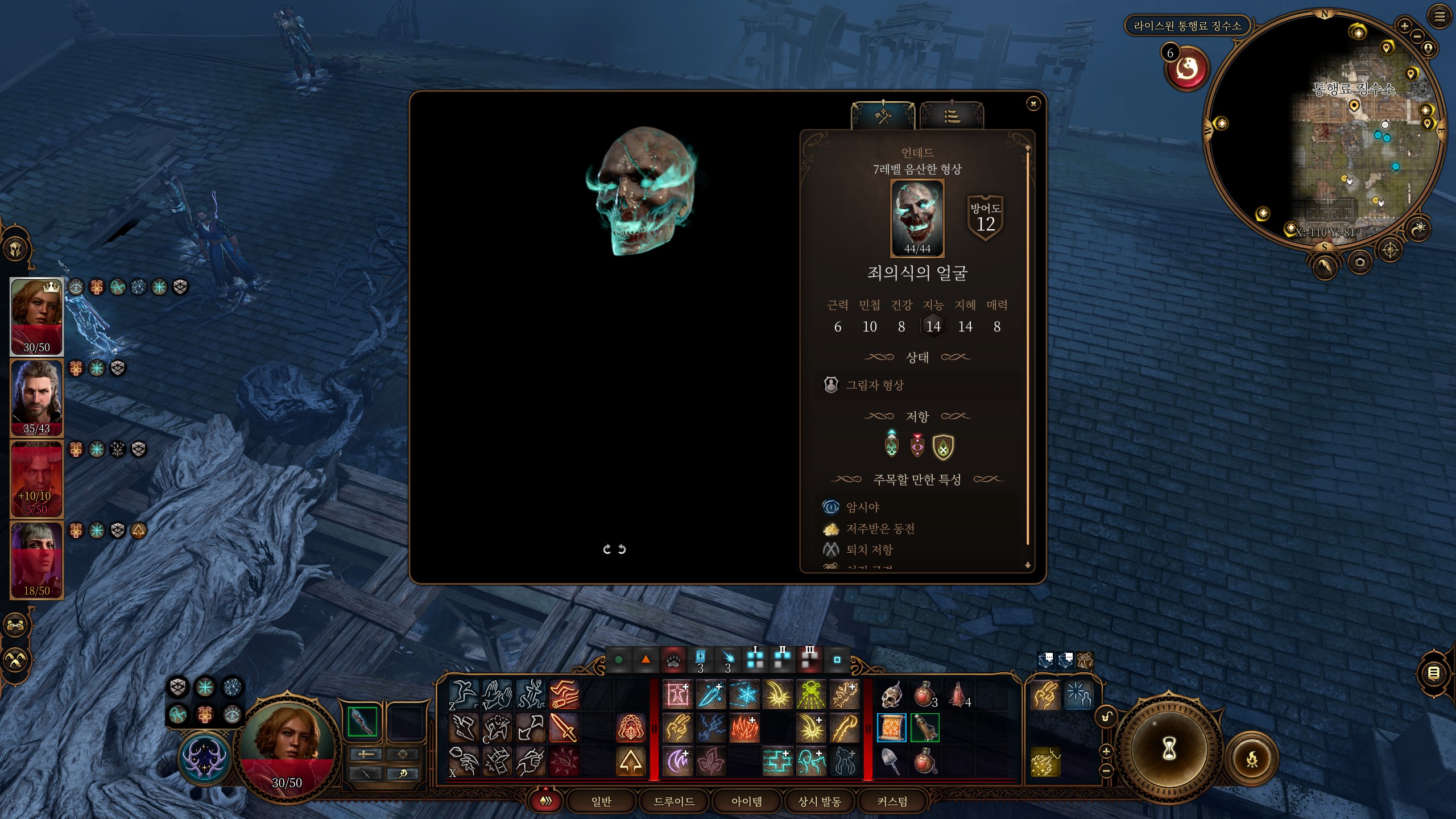Zoom out the minimap with minus button
1456x819 pixels.
[x=1417, y=36]
